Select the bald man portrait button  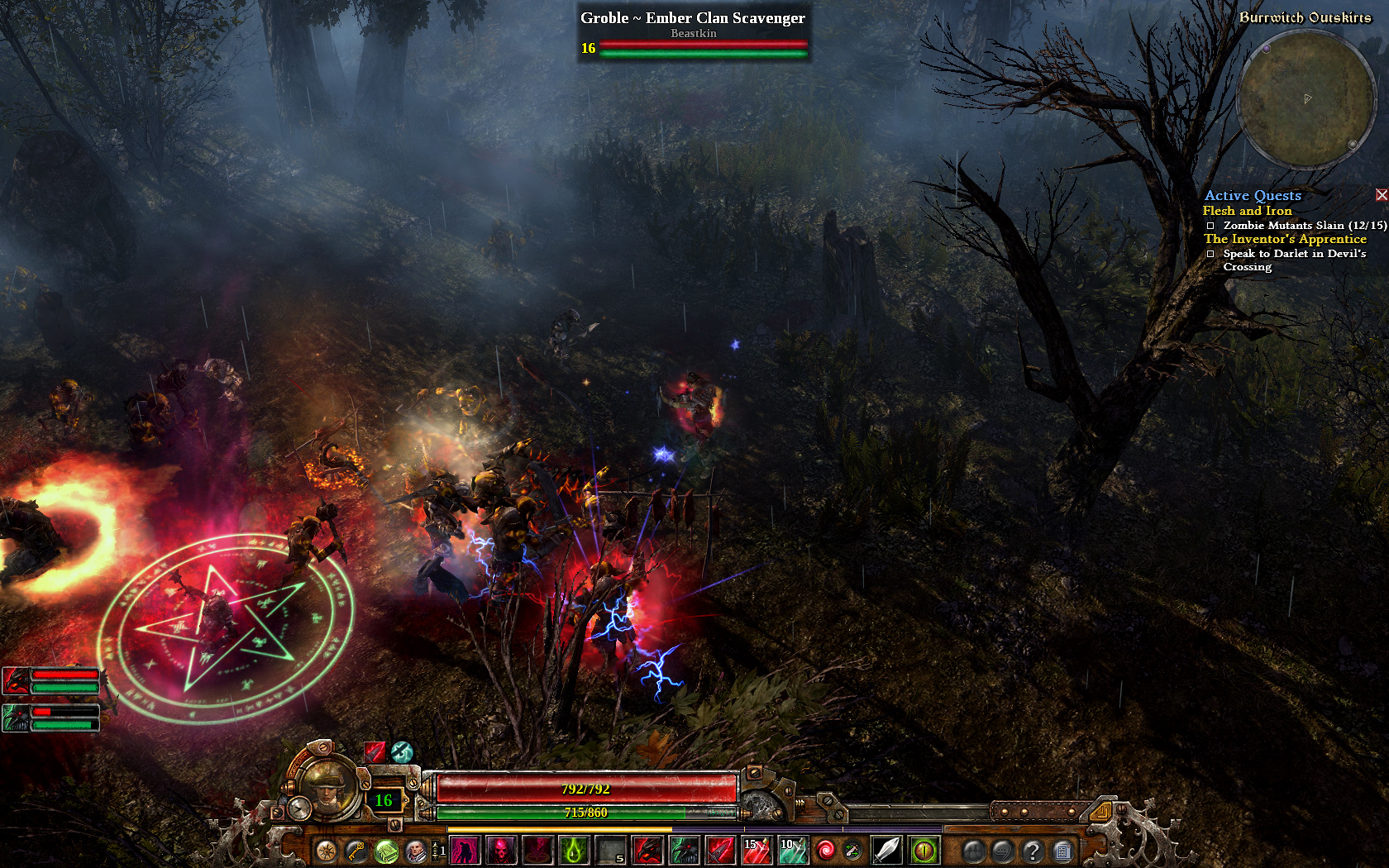(x=416, y=850)
